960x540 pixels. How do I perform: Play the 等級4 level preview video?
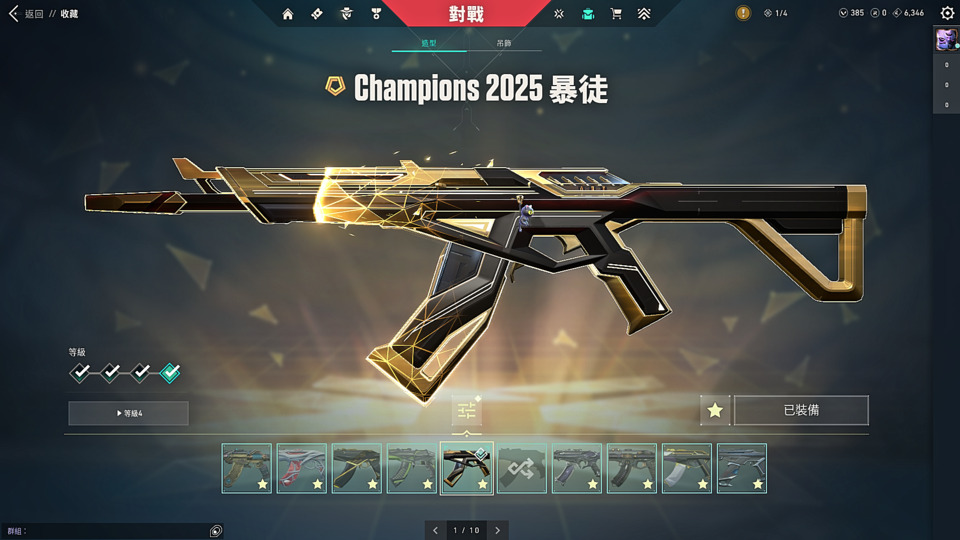[x=128, y=413]
